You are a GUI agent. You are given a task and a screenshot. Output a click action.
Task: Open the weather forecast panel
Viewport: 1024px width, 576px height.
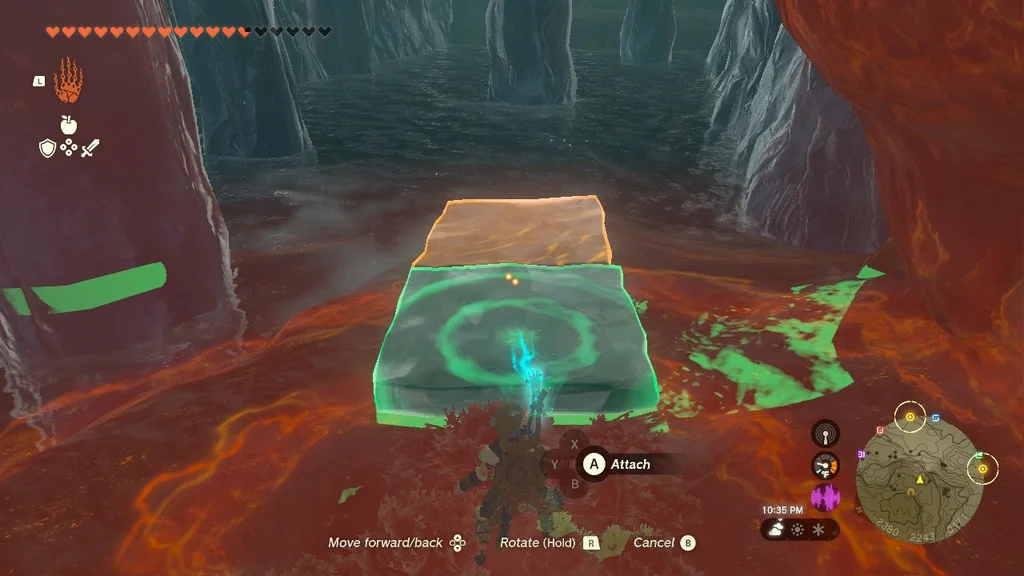coord(799,527)
